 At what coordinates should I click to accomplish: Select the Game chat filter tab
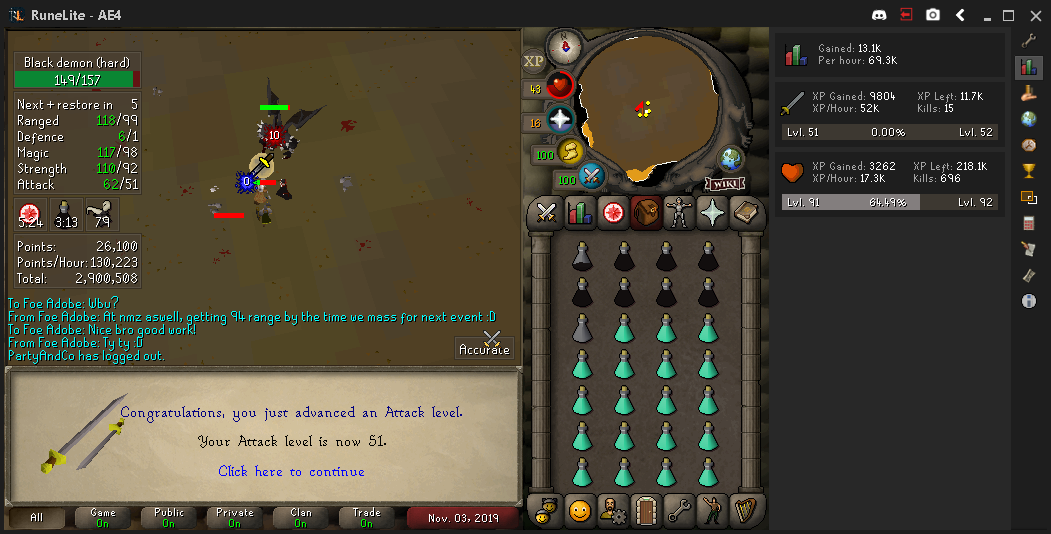(x=104, y=517)
